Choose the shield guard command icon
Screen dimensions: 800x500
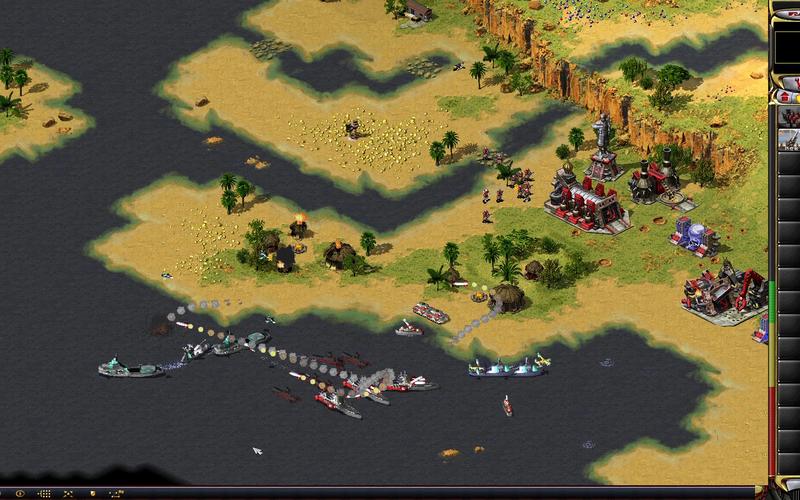92,494
